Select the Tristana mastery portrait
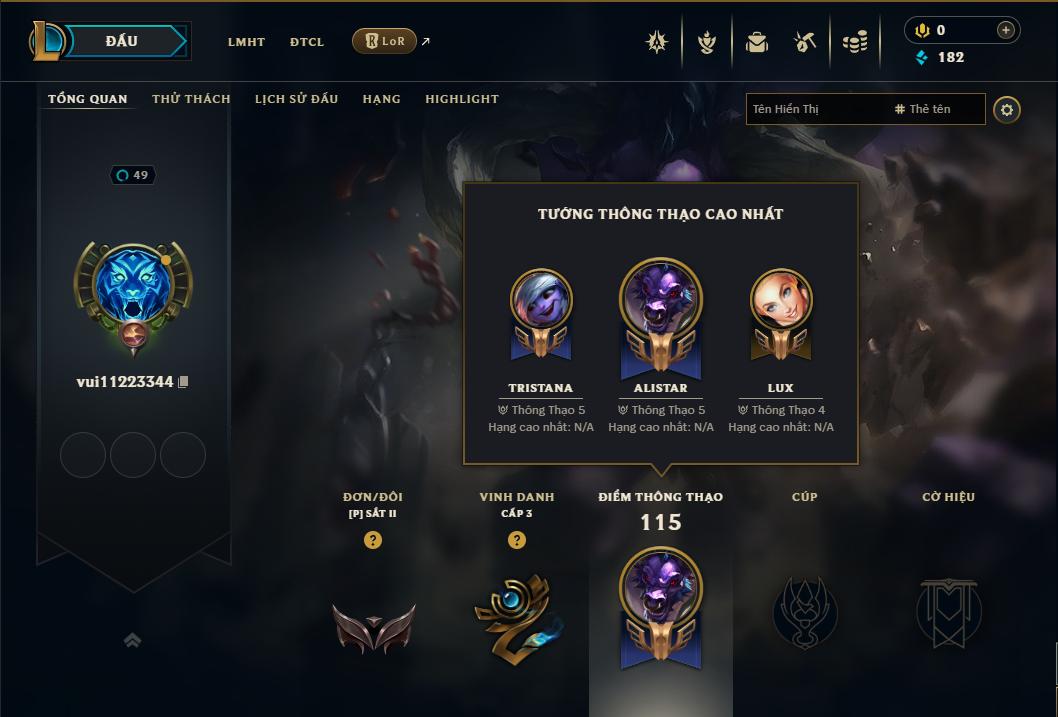 tap(541, 300)
